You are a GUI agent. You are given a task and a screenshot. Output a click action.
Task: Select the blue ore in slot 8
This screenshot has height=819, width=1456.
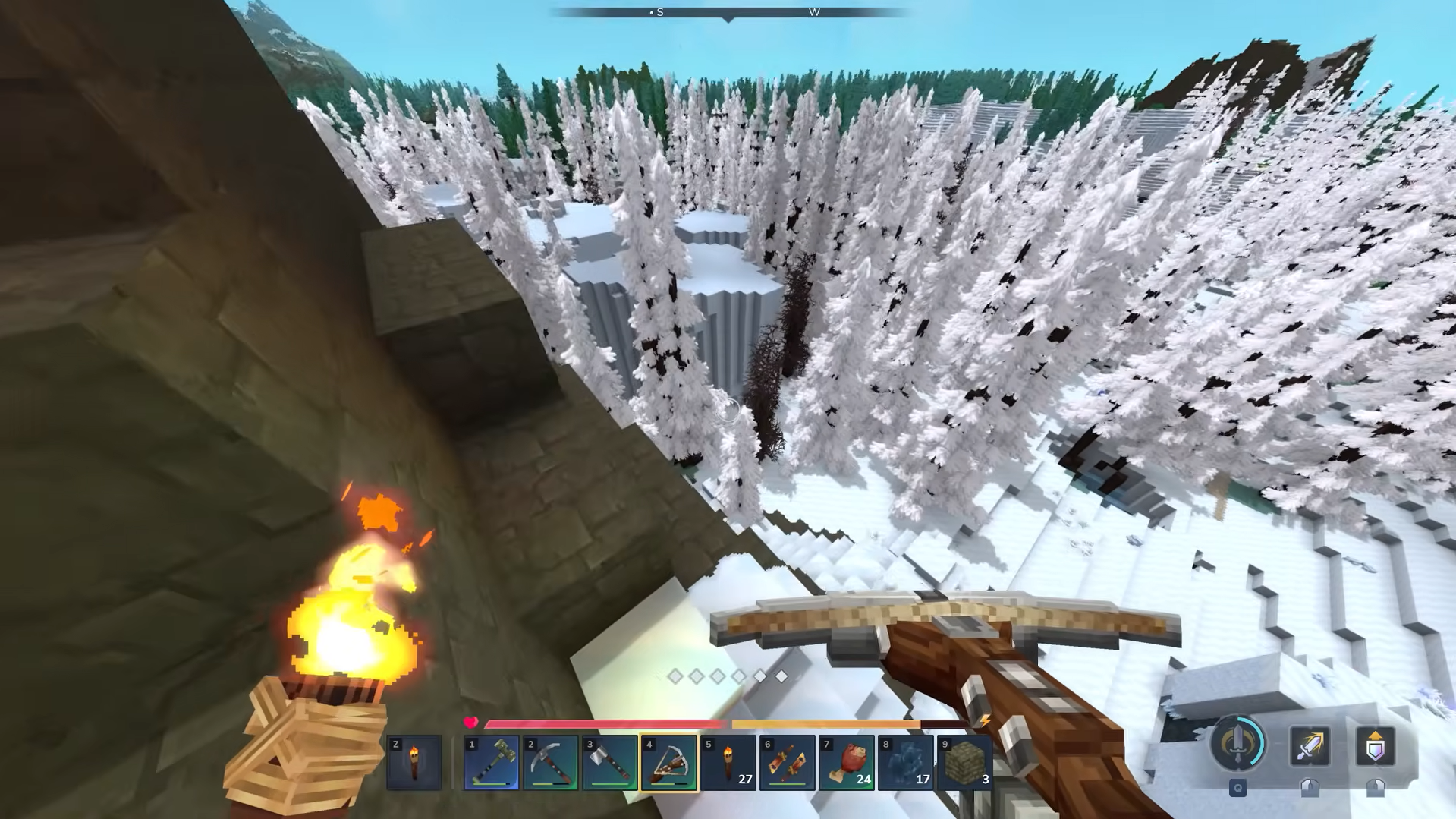coord(905,761)
